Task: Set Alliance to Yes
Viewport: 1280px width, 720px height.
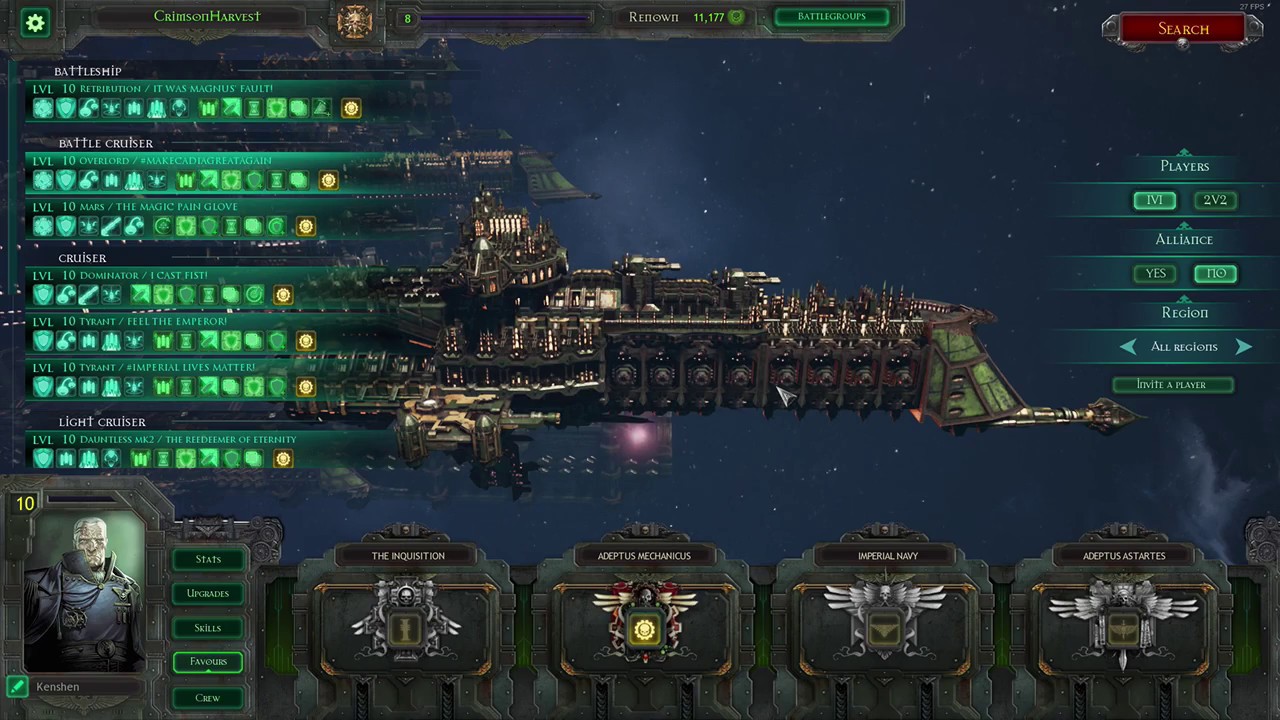Action: pyautogui.click(x=1155, y=273)
